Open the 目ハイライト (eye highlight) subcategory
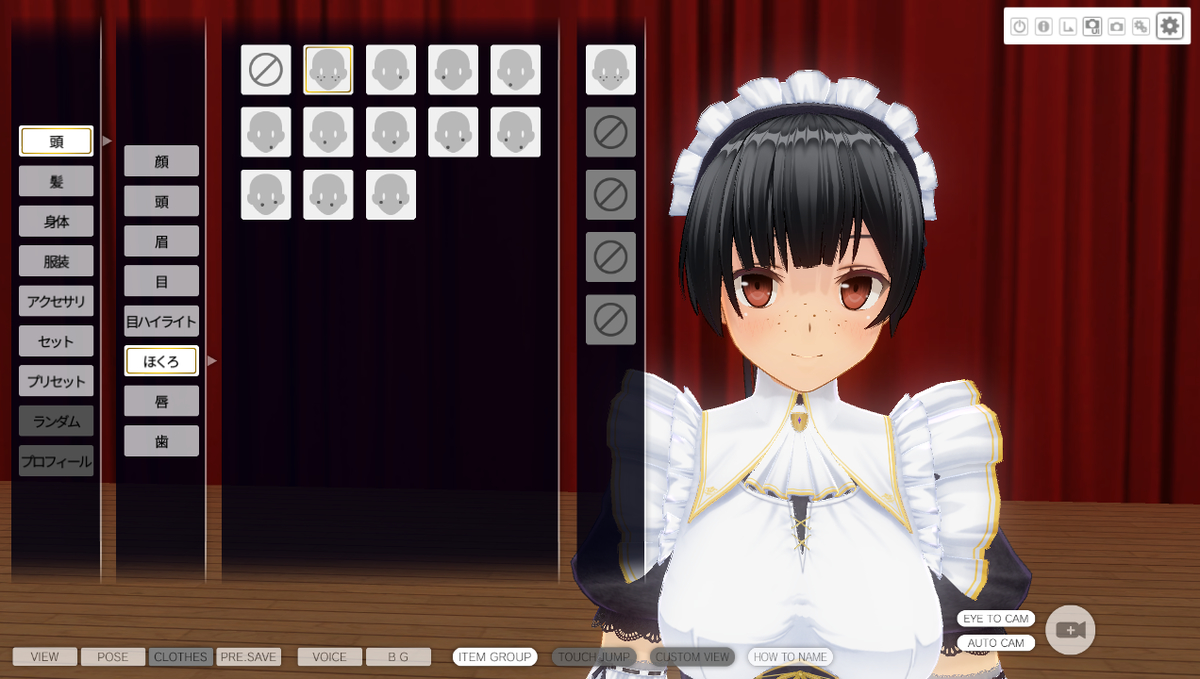 (161, 321)
